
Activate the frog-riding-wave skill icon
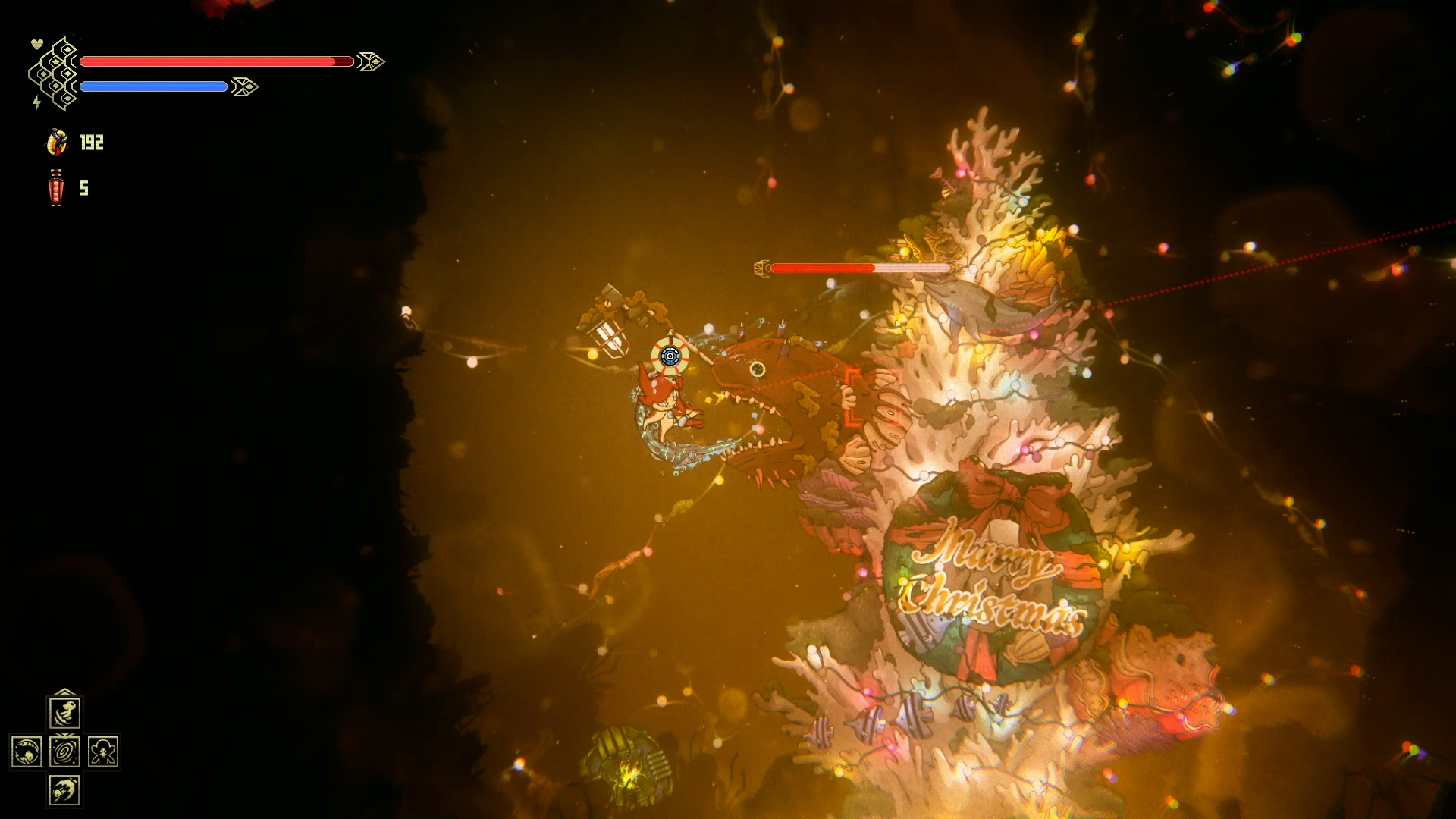64,713
